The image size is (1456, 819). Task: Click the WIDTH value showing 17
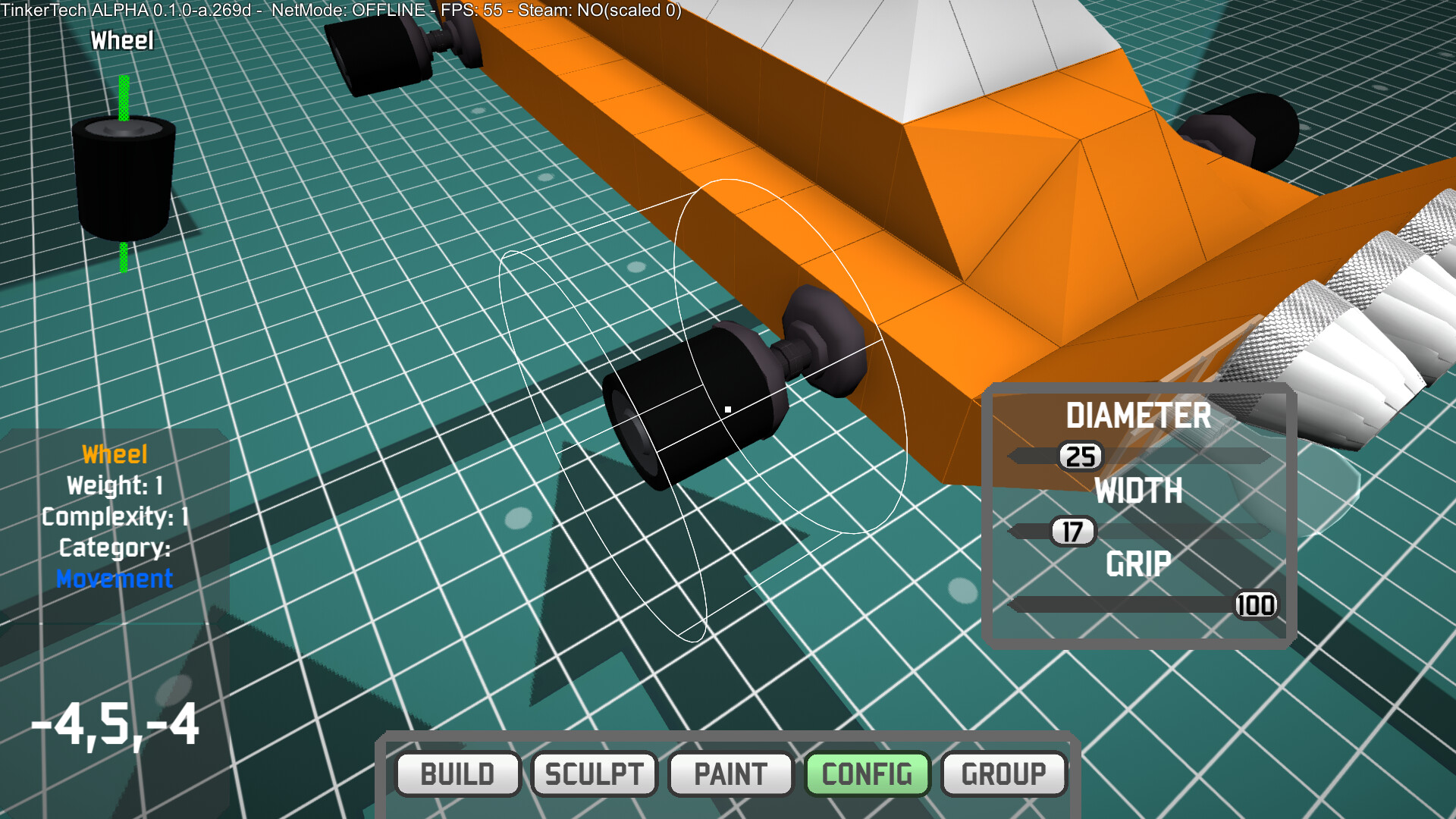click(x=1072, y=531)
